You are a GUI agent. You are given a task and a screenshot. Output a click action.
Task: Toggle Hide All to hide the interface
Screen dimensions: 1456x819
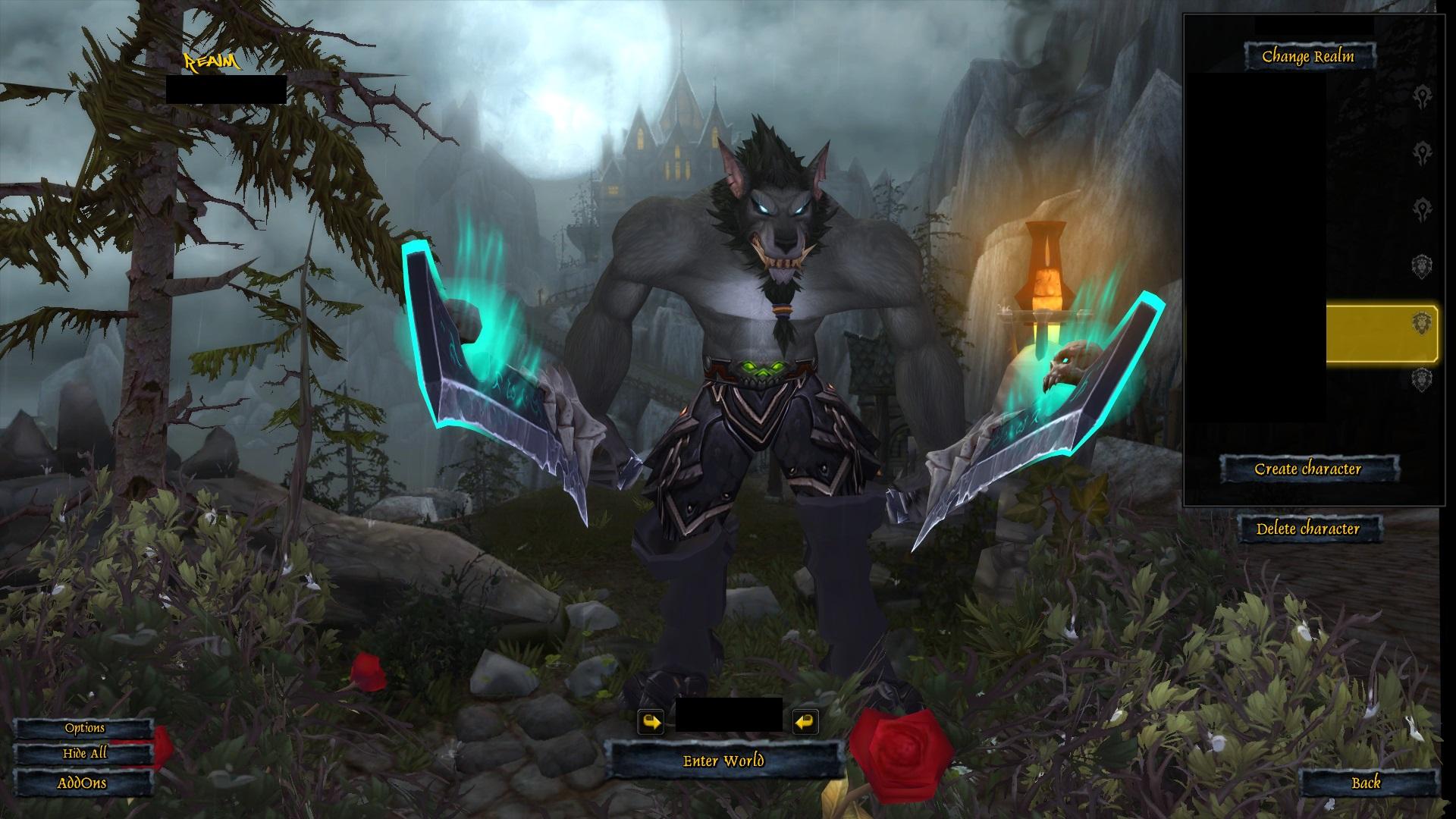click(85, 755)
